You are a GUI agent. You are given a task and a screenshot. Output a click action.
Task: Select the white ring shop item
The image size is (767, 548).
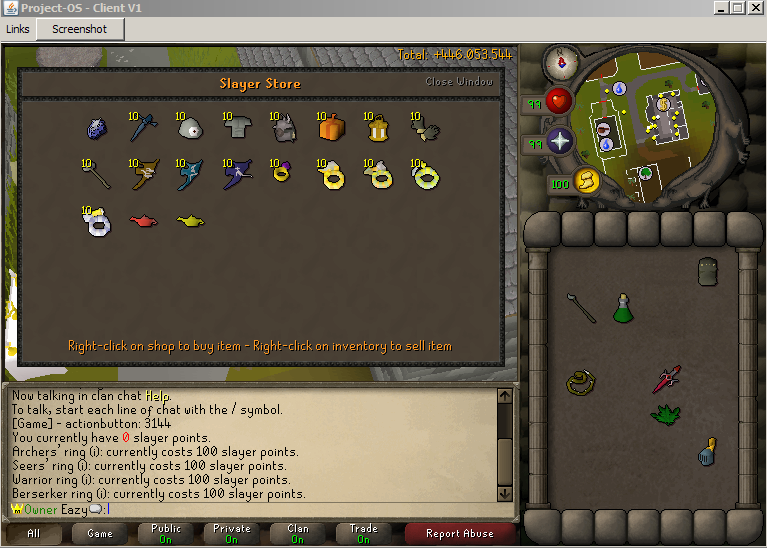[98, 222]
